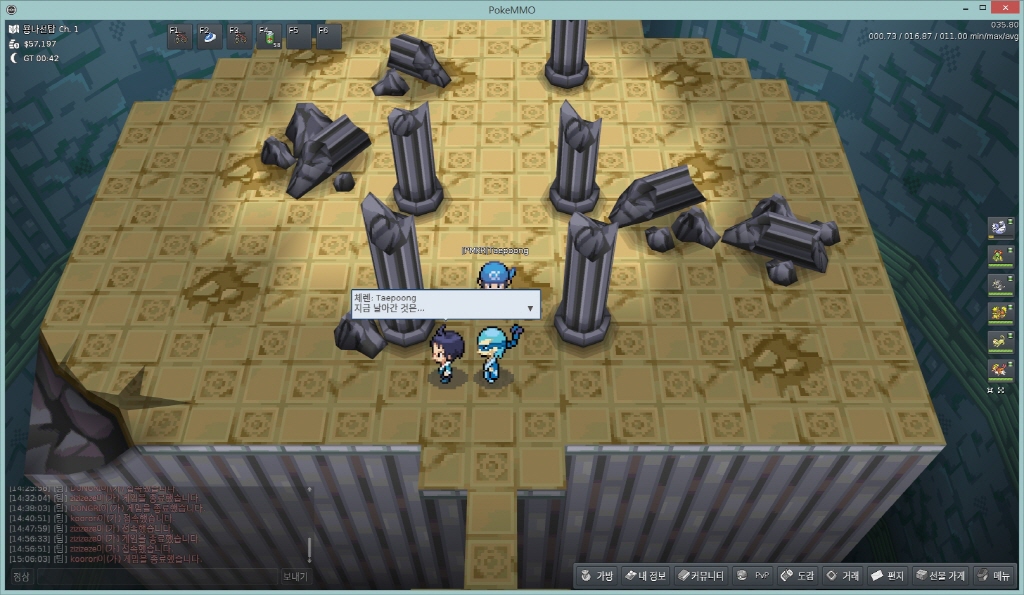The image size is (1024, 595).
Task: Use the F4 hotkey slot with green can
Action: [270, 37]
